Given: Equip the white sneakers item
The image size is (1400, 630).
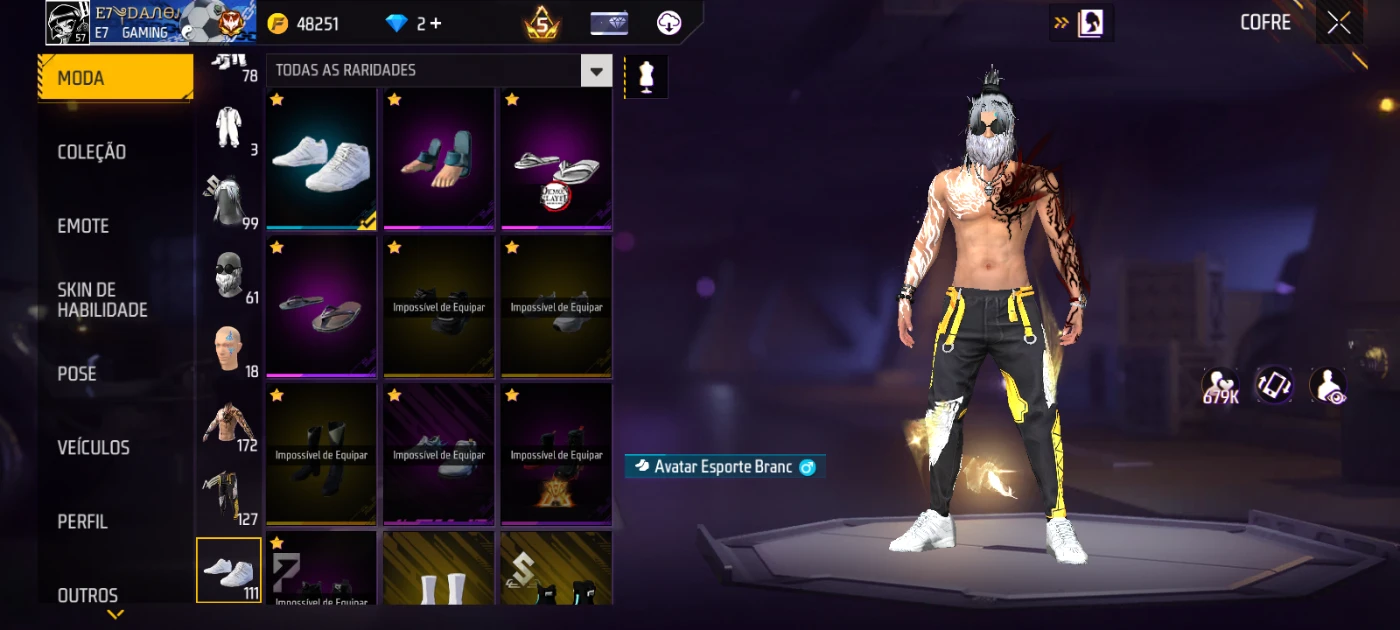Looking at the screenshot, I should 321,160.
